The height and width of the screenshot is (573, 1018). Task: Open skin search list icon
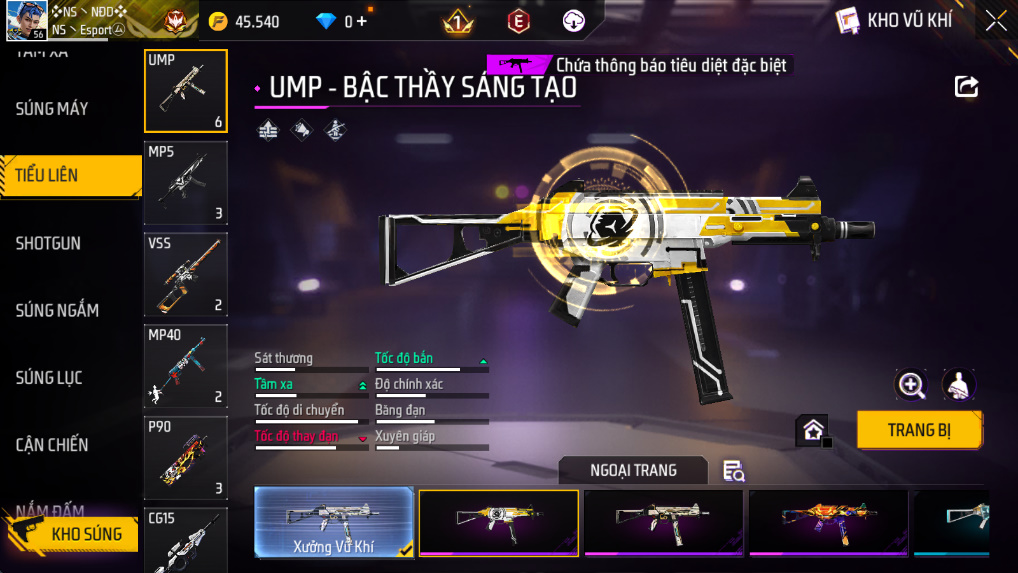point(733,471)
